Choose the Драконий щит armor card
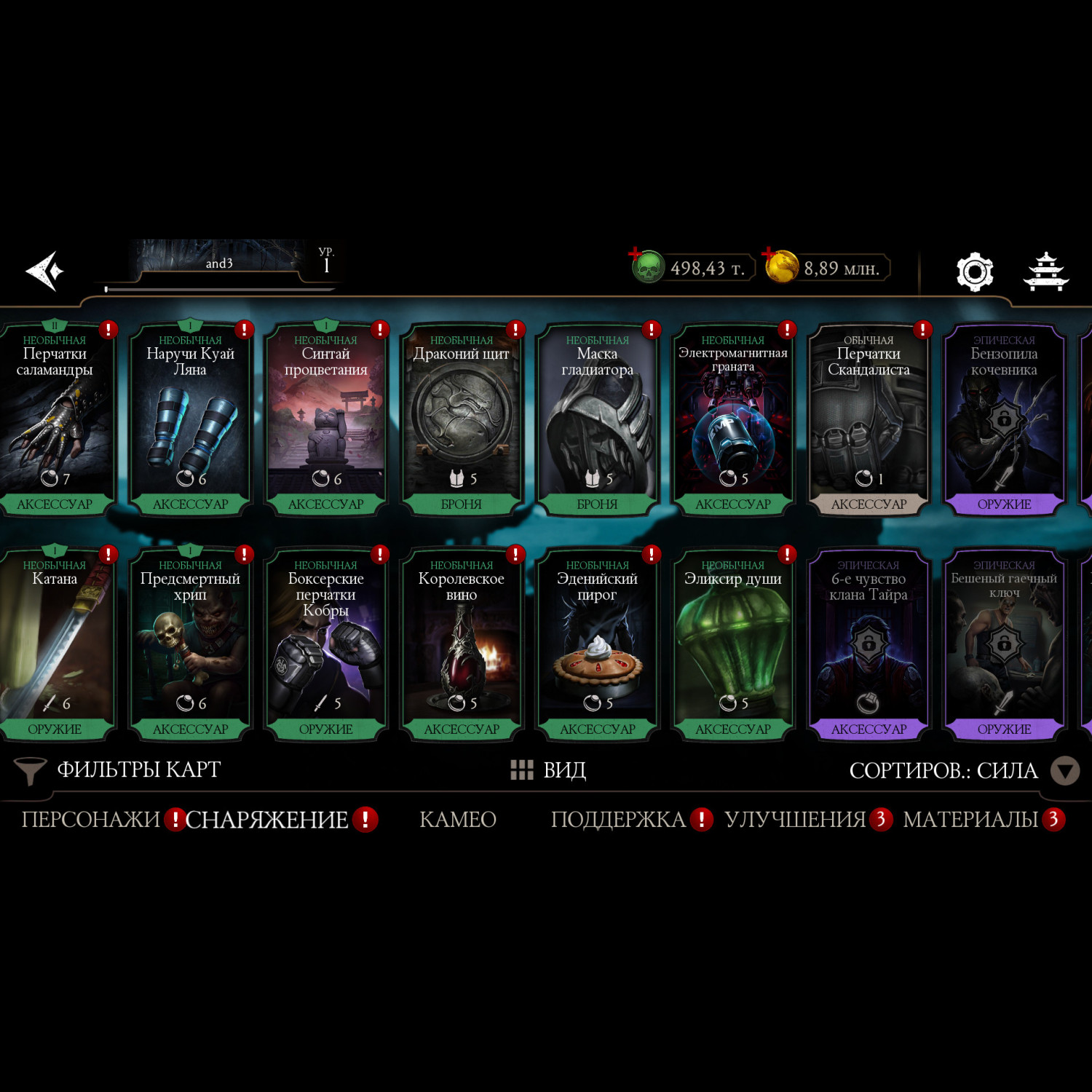The height and width of the screenshot is (1092, 1092). 462,419
